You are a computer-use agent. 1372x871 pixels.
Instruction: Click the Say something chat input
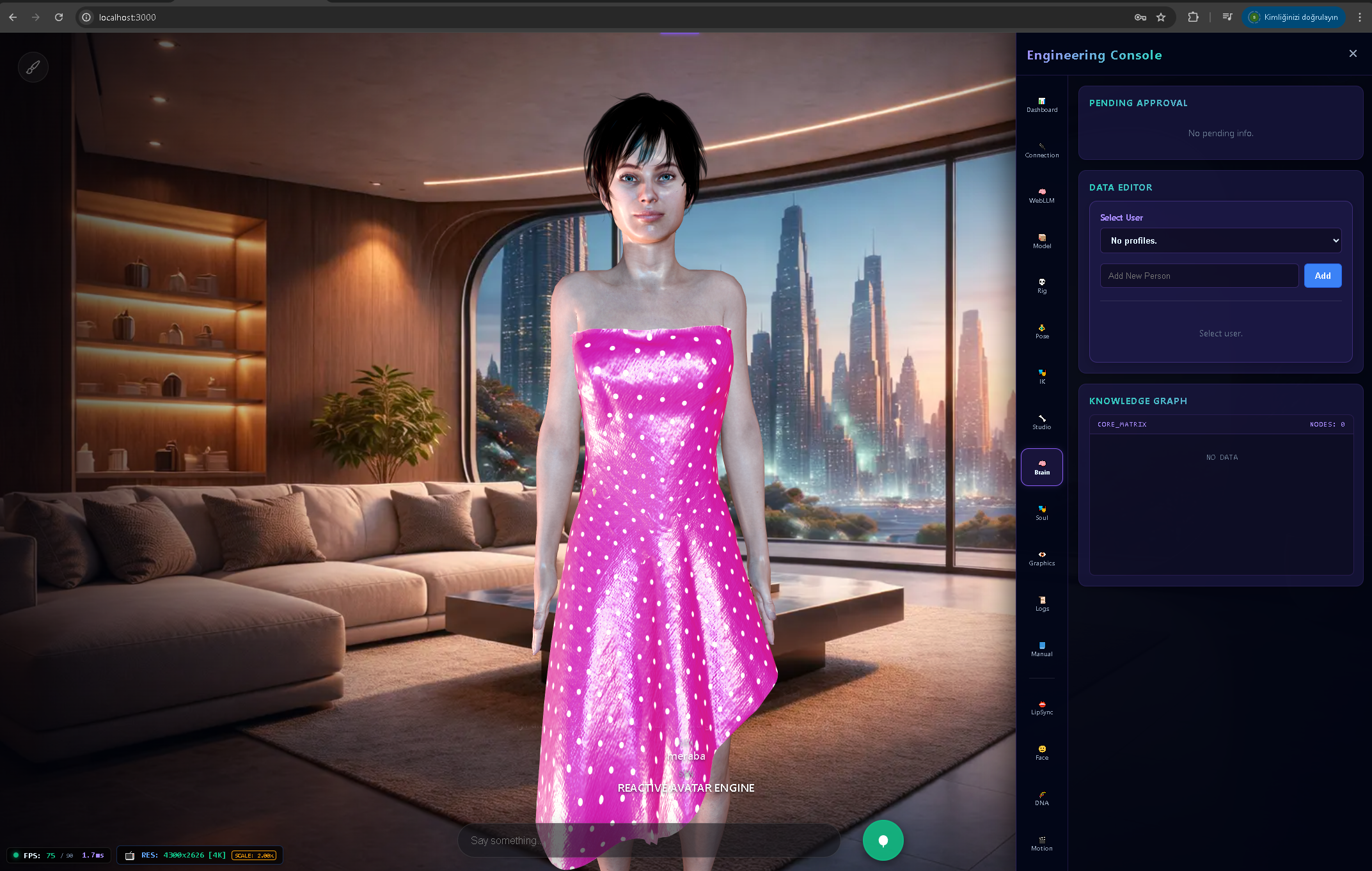(x=649, y=840)
